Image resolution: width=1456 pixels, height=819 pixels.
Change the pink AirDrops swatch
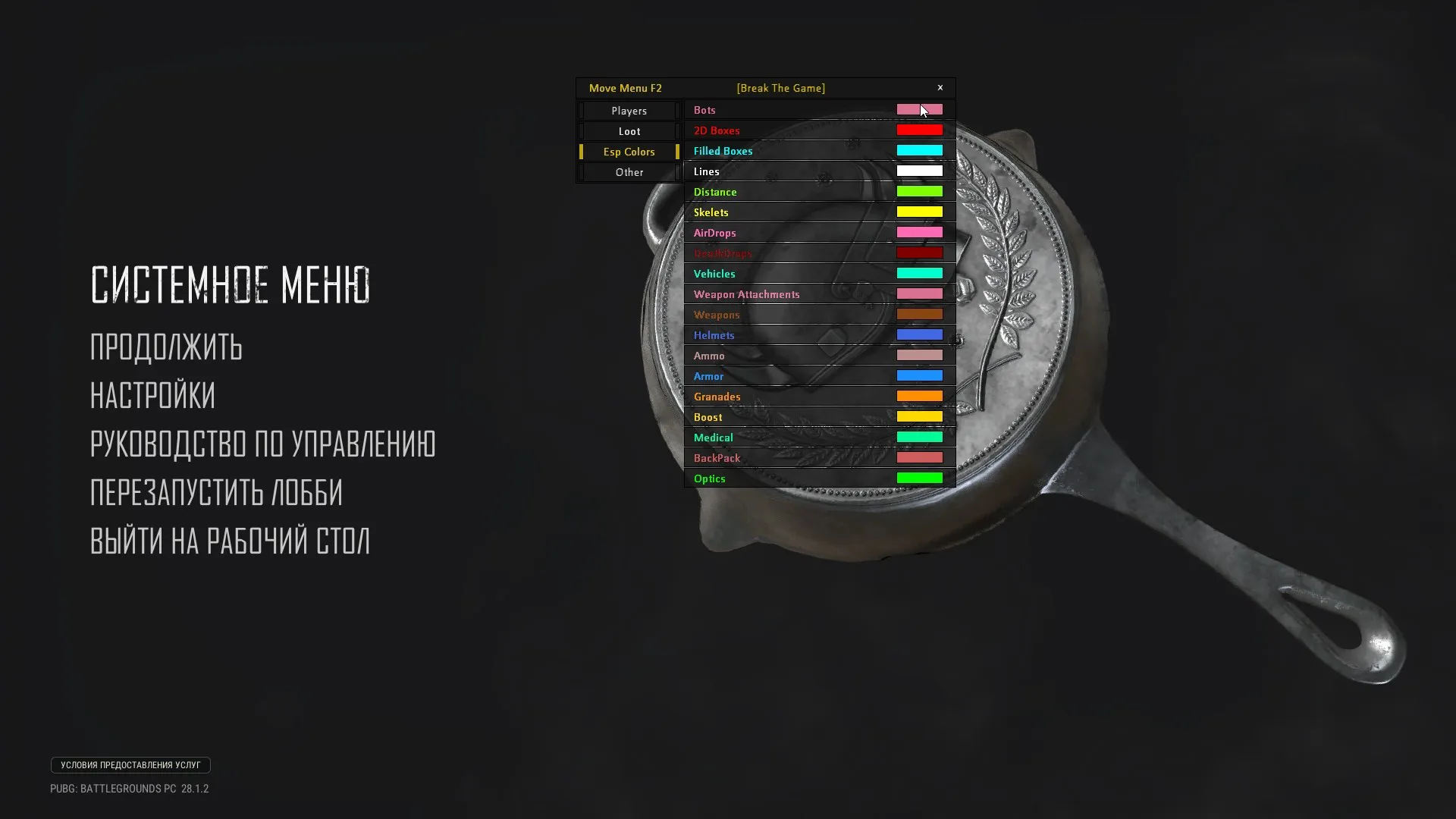point(919,232)
